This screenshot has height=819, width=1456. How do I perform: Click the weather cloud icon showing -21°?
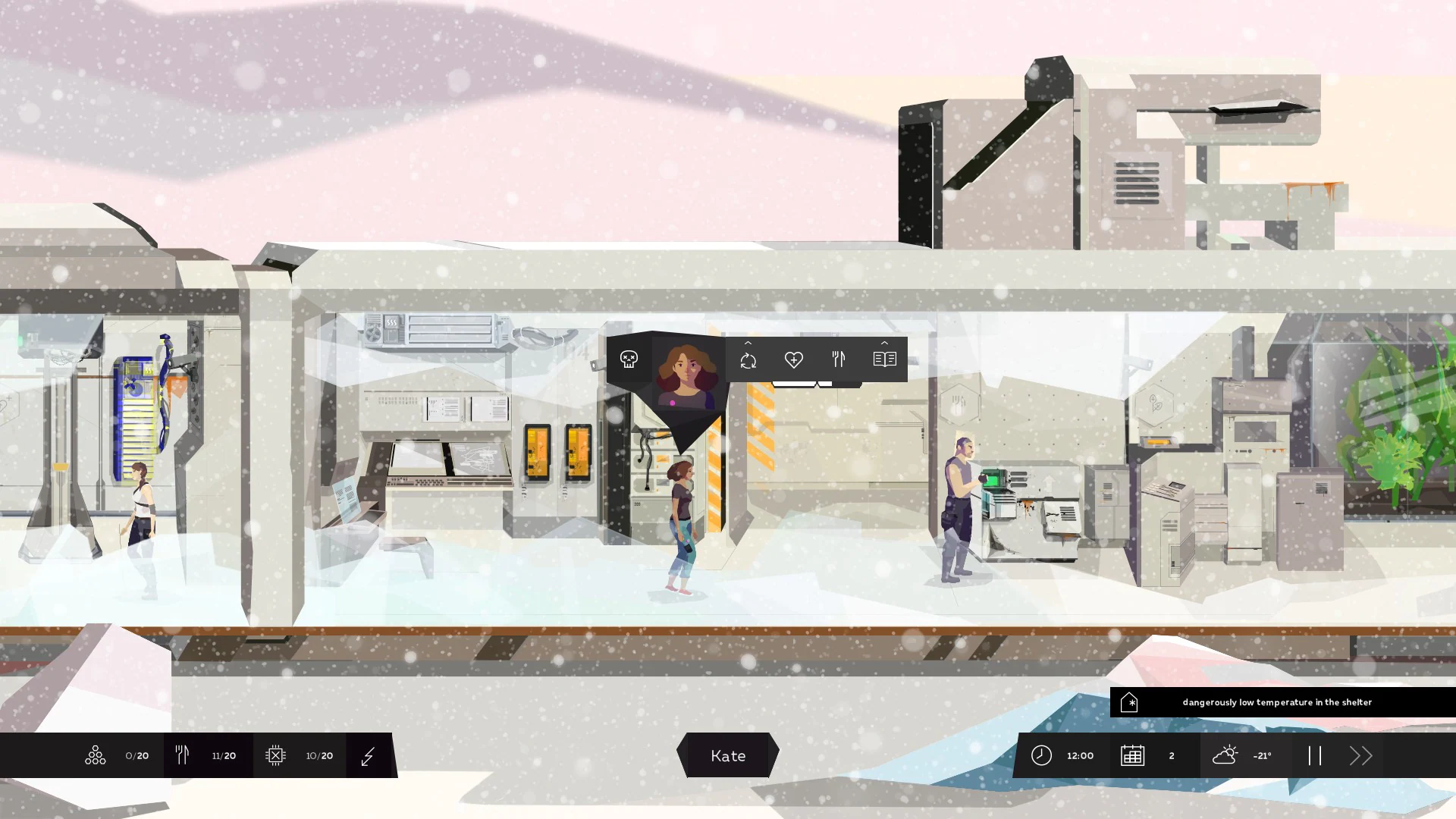point(1226,755)
